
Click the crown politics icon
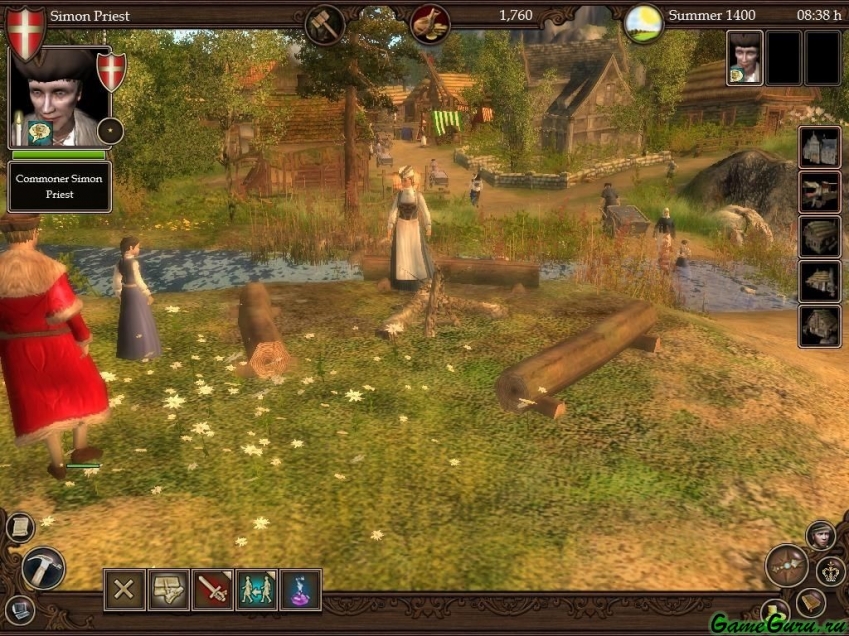[x=831, y=572]
